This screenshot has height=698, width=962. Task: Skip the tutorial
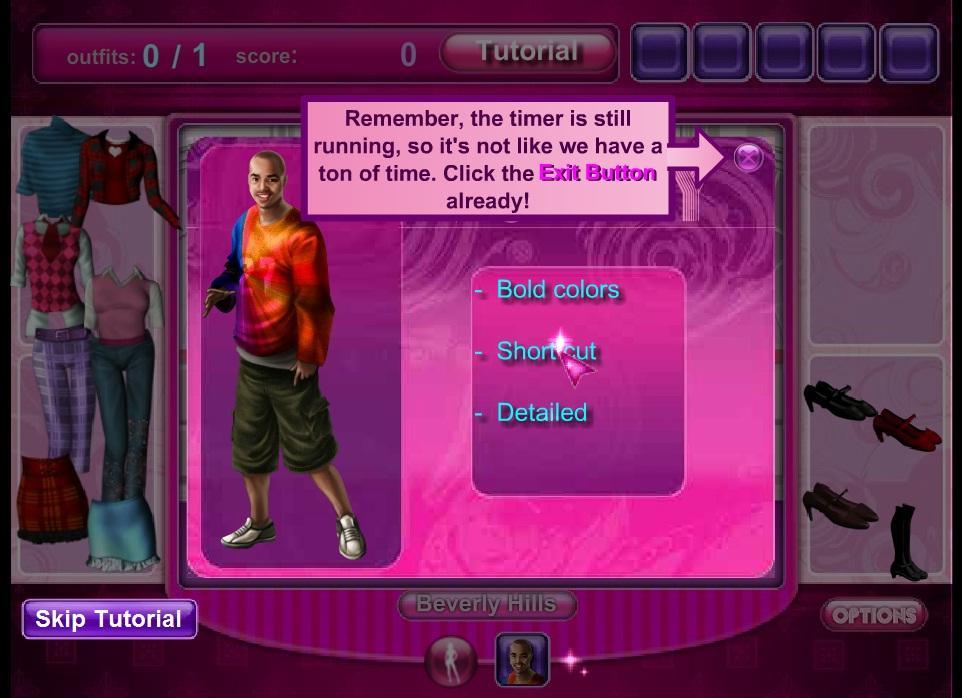coord(109,619)
